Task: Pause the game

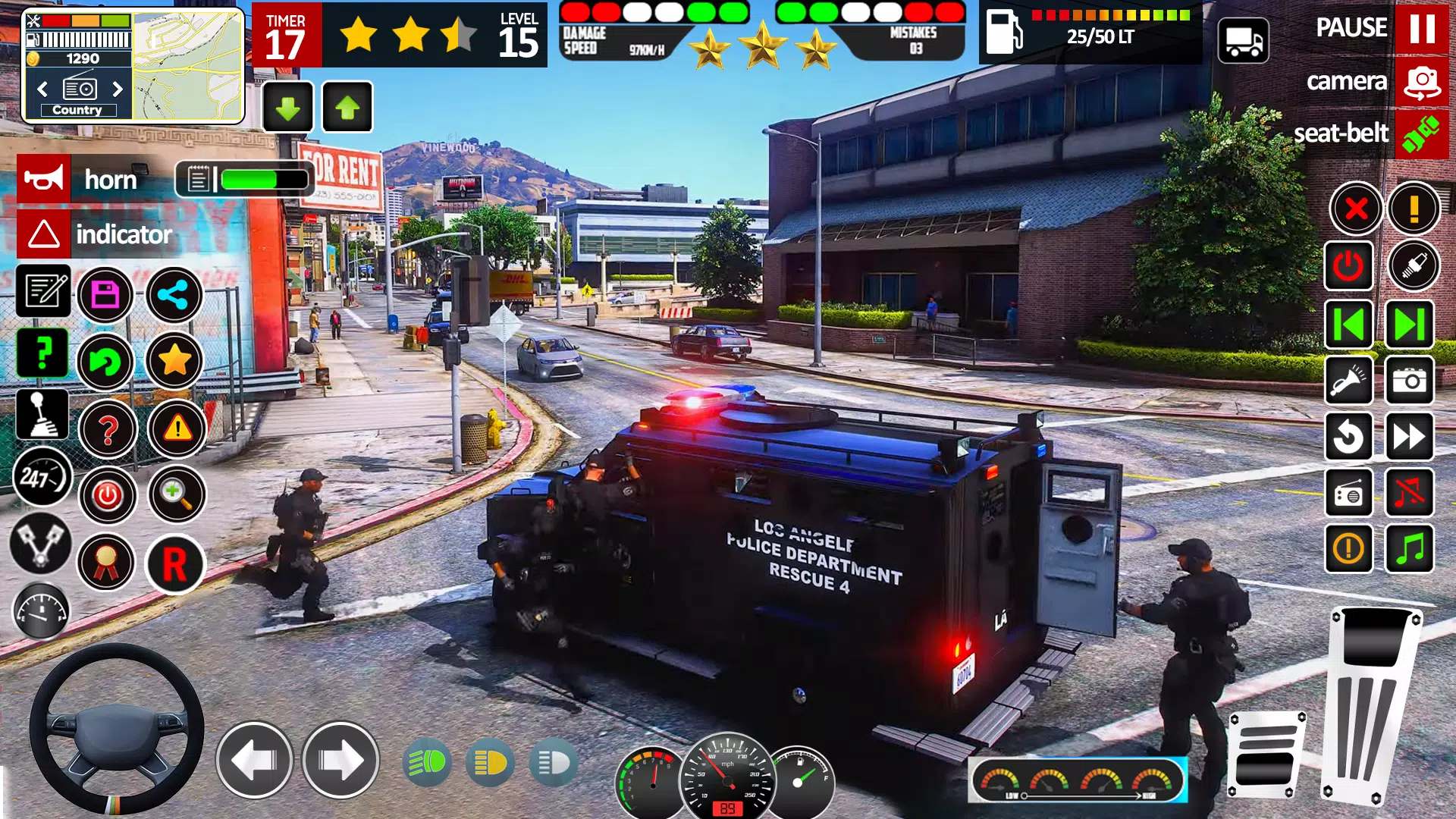Action: point(1421,28)
